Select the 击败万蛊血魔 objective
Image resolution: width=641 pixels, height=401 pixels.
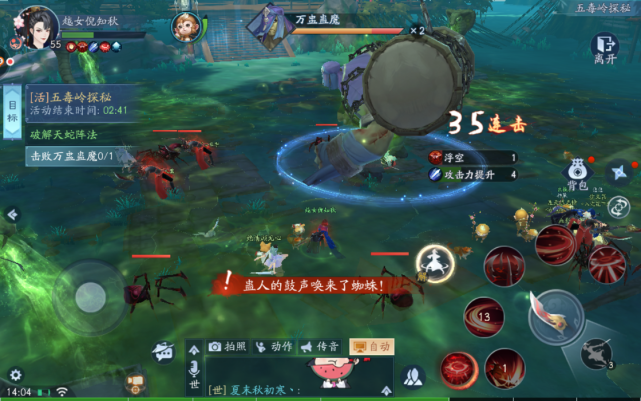coord(72,156)
